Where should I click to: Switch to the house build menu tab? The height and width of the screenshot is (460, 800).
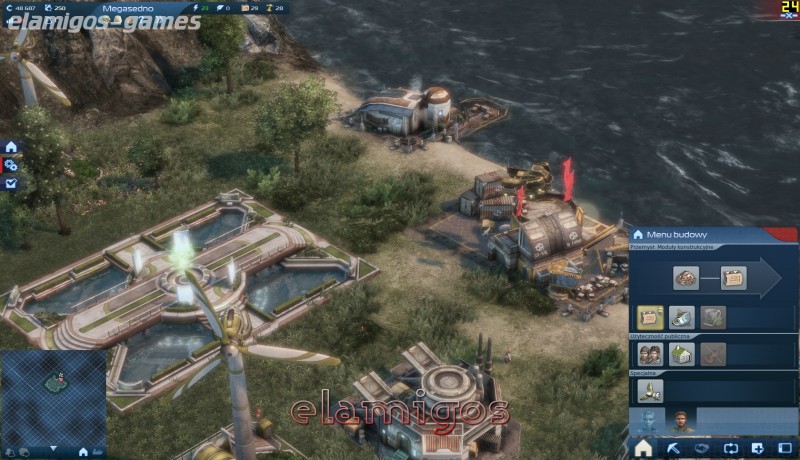(643, 447)
